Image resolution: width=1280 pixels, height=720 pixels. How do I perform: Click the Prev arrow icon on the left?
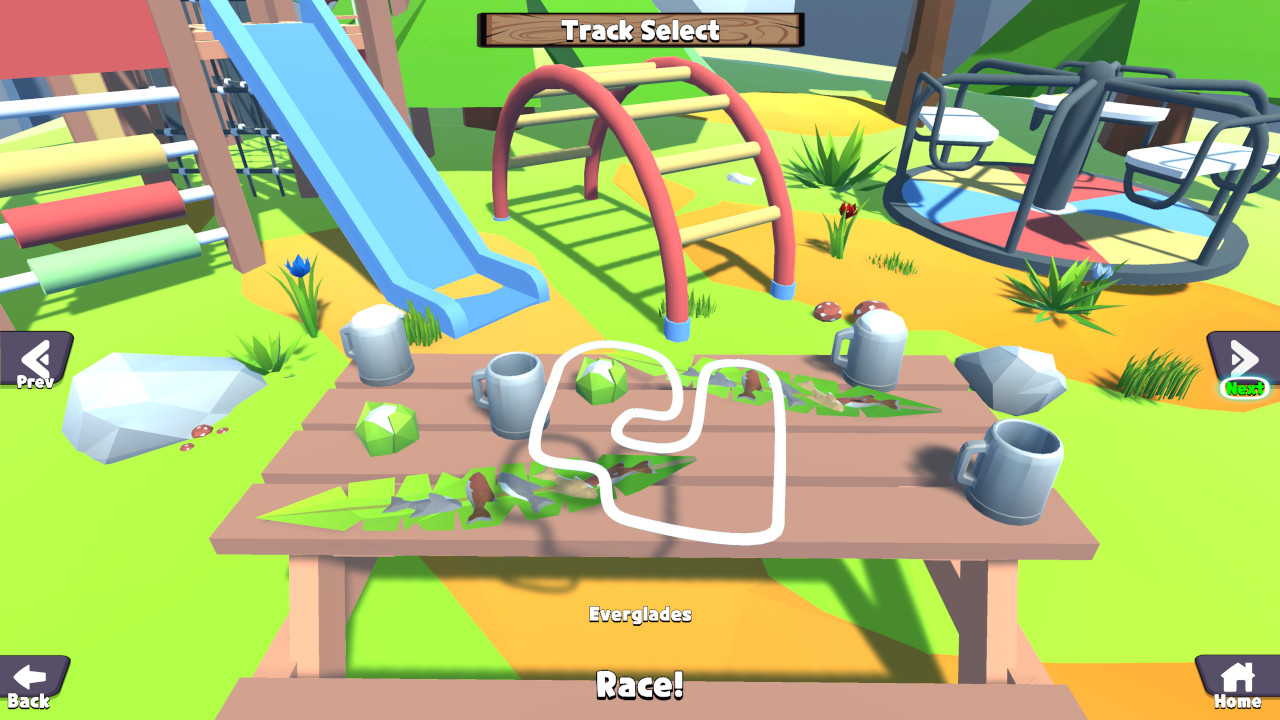pos(33,358)
